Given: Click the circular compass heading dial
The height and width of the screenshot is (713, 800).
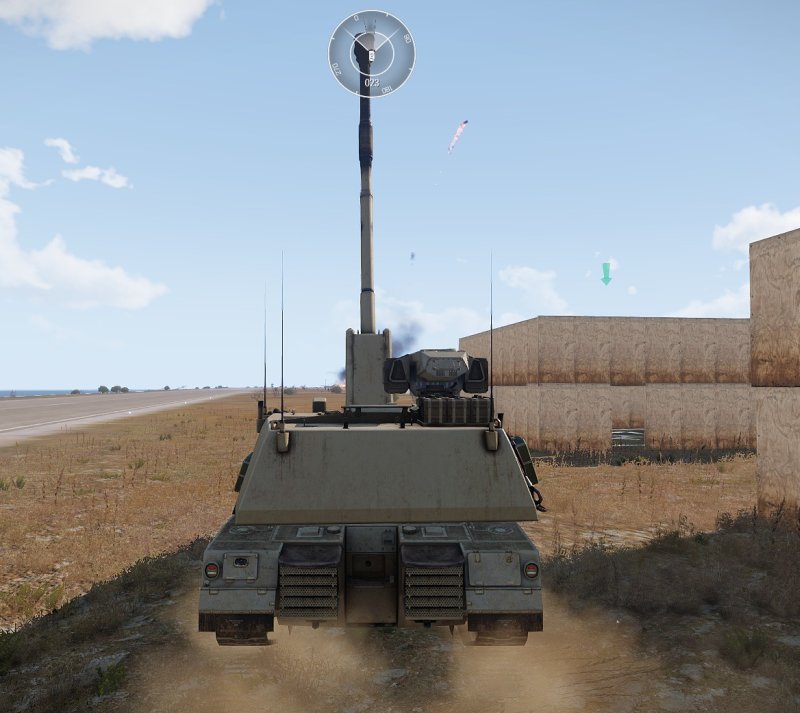Looking at the screenshot, I should [x=371, y=54].
